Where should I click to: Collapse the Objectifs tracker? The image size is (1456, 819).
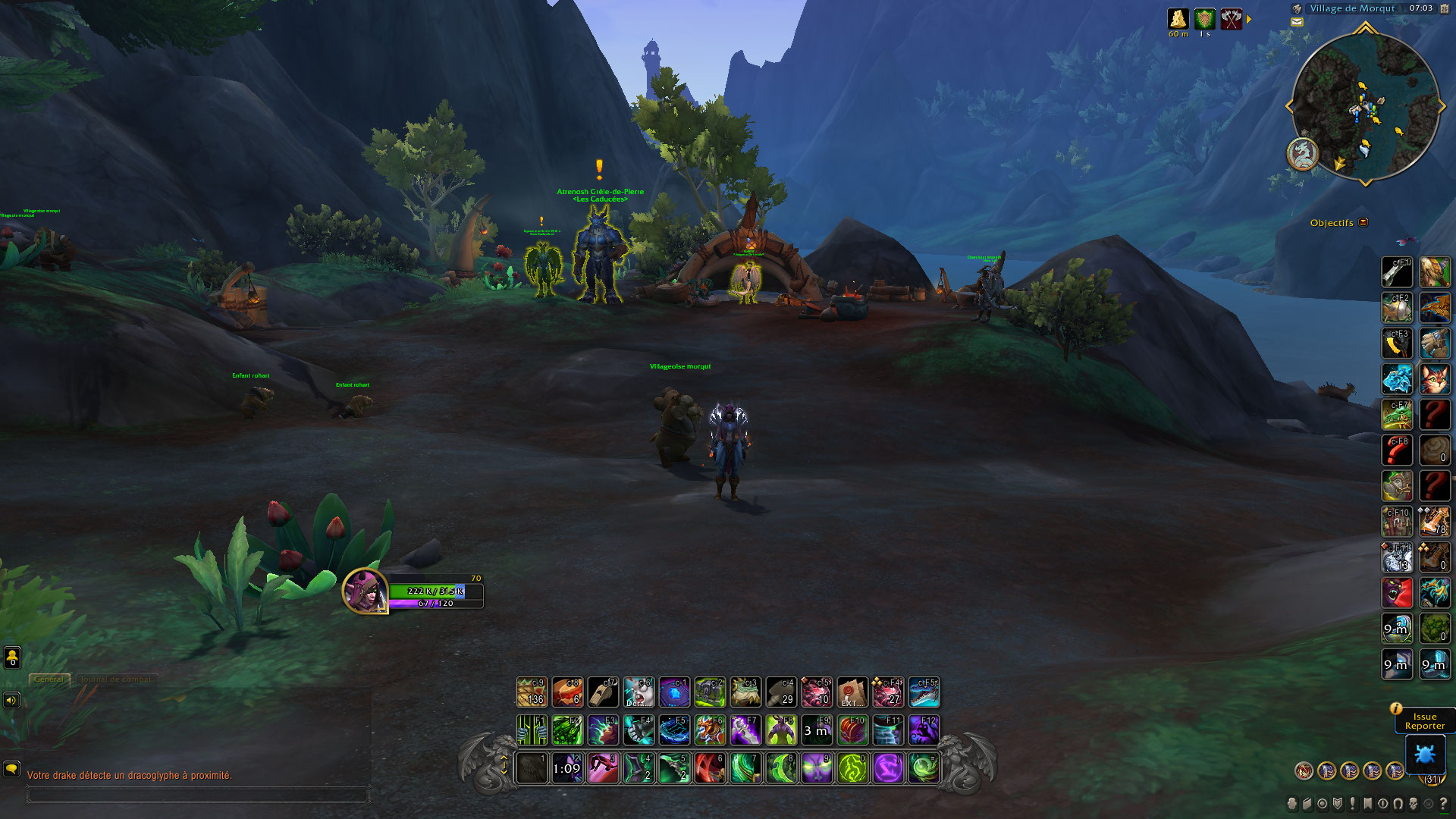(x=1363, y=222)
